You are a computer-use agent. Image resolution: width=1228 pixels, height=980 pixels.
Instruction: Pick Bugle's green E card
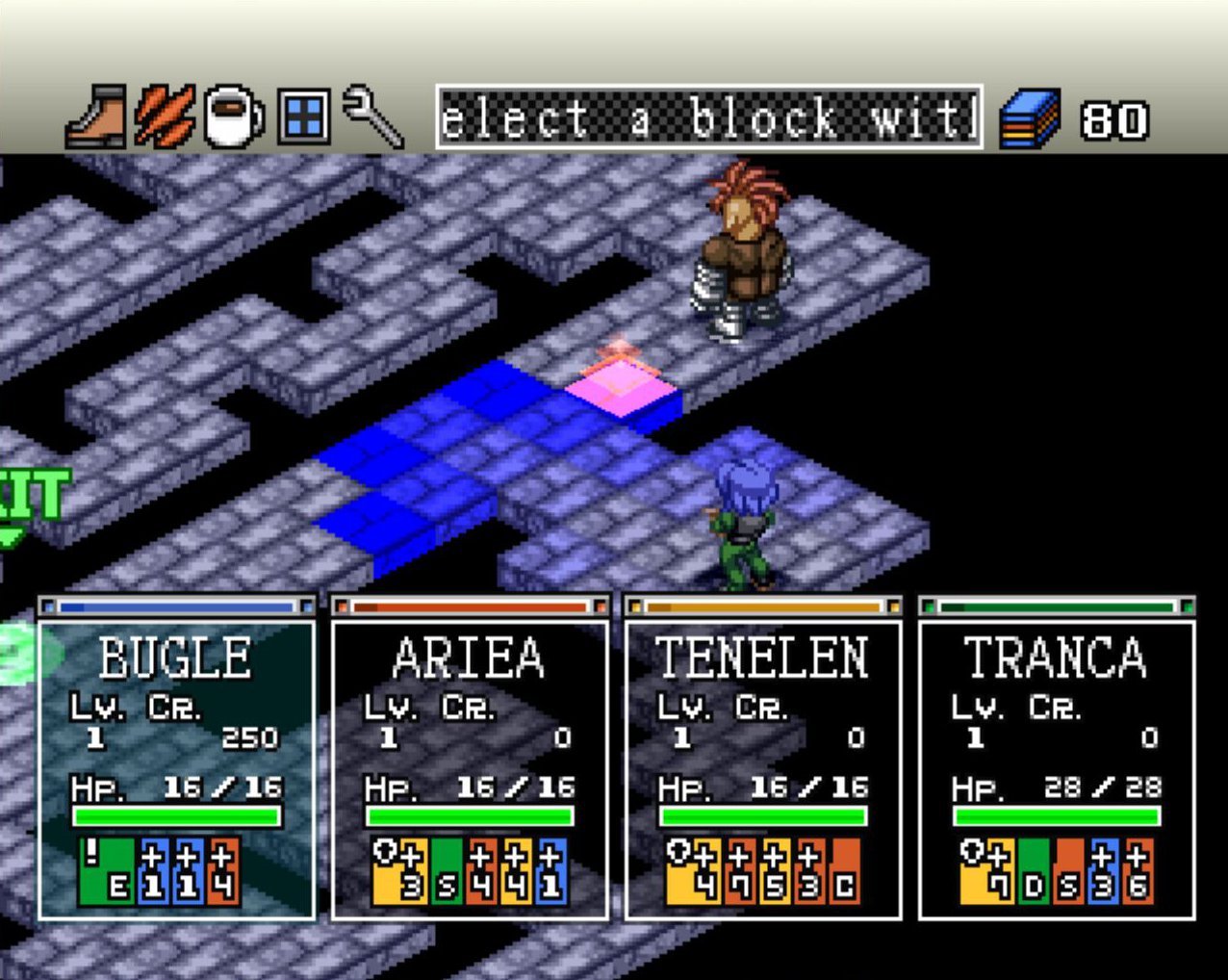107,872
